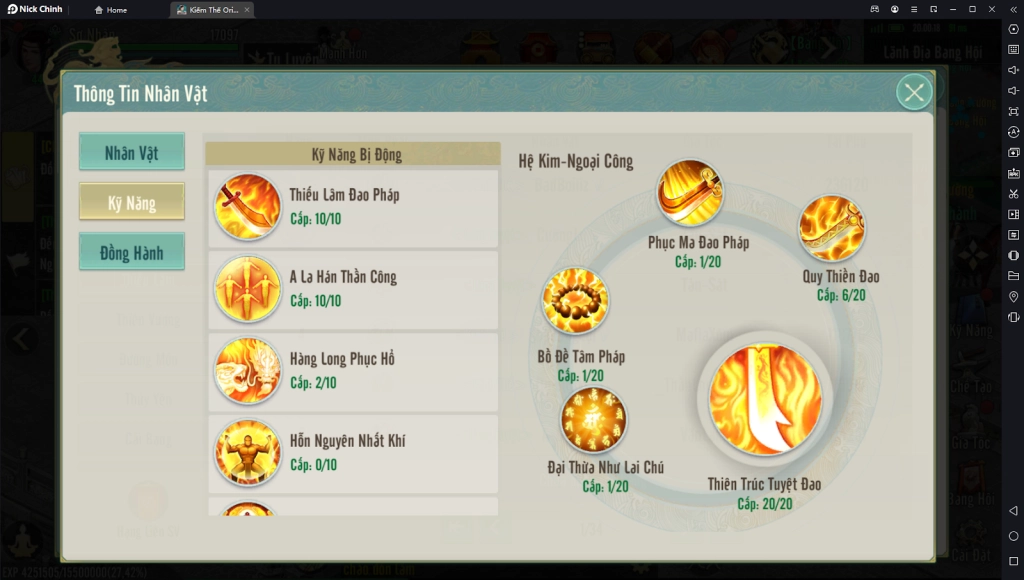This screenshot has width=1024, height=580.
Task: Select the Kỹ Năng tab
Action: (132, 203)
